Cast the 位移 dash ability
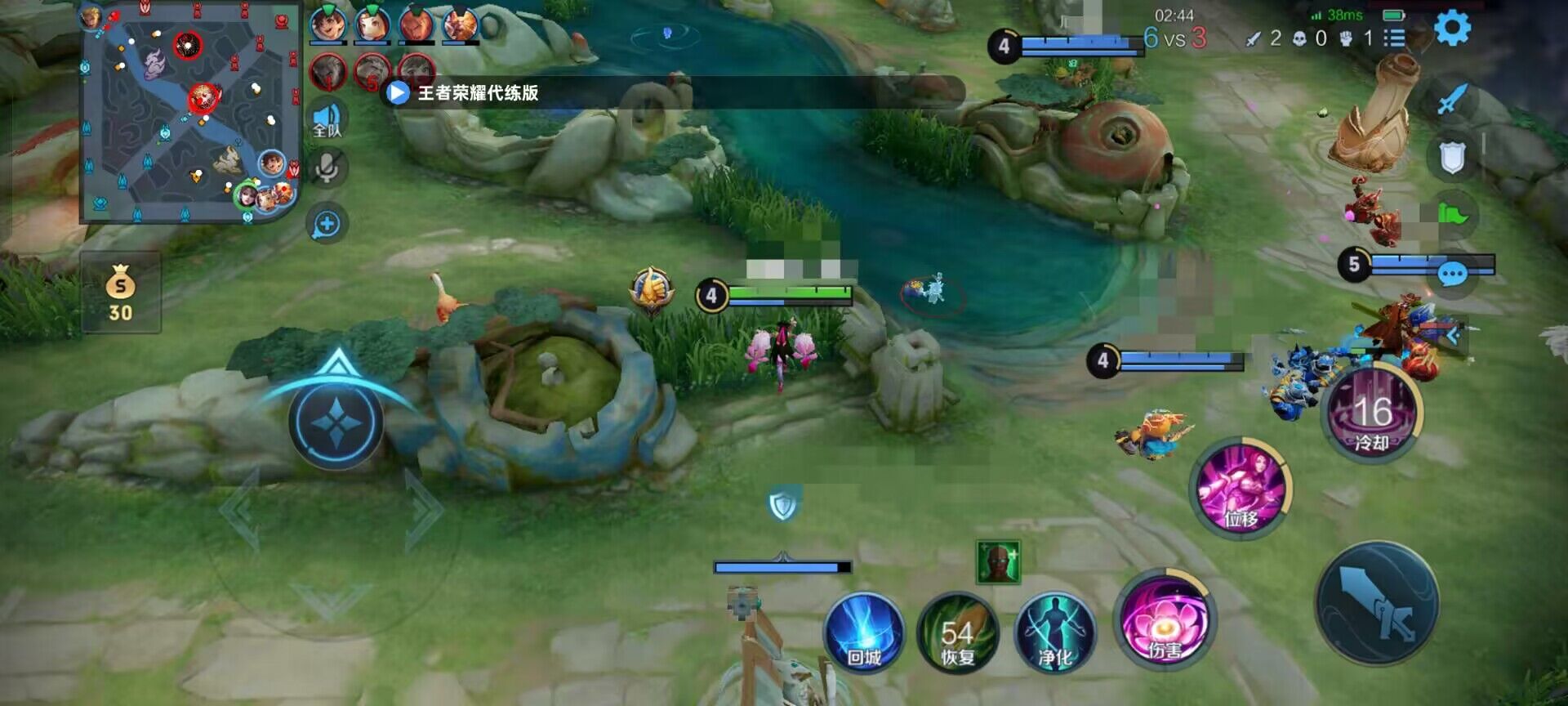Image resolution: width=1568 pixels, height=706 pixels. click(1240, 488)
